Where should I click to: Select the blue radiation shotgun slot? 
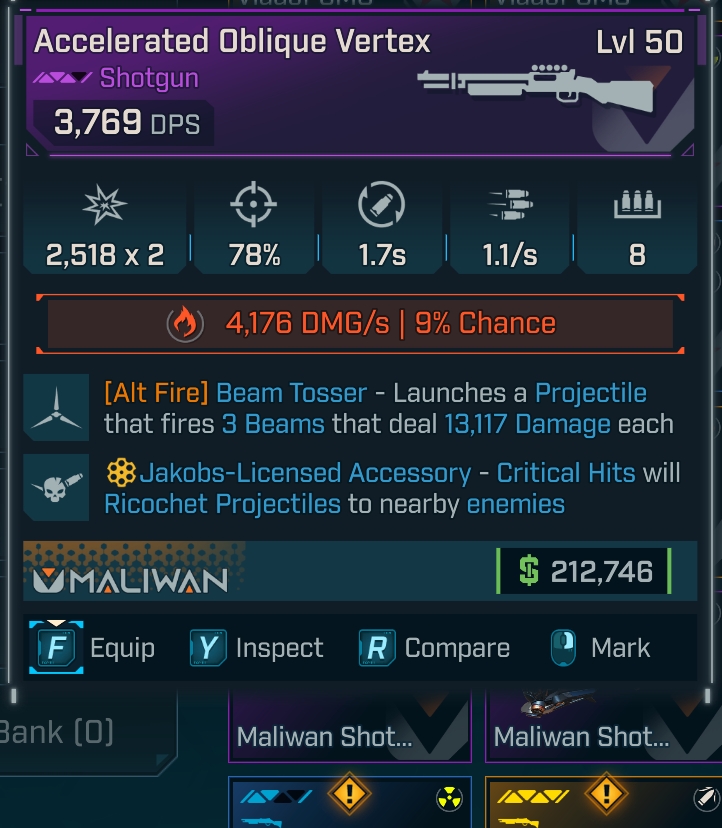(350, 803)
